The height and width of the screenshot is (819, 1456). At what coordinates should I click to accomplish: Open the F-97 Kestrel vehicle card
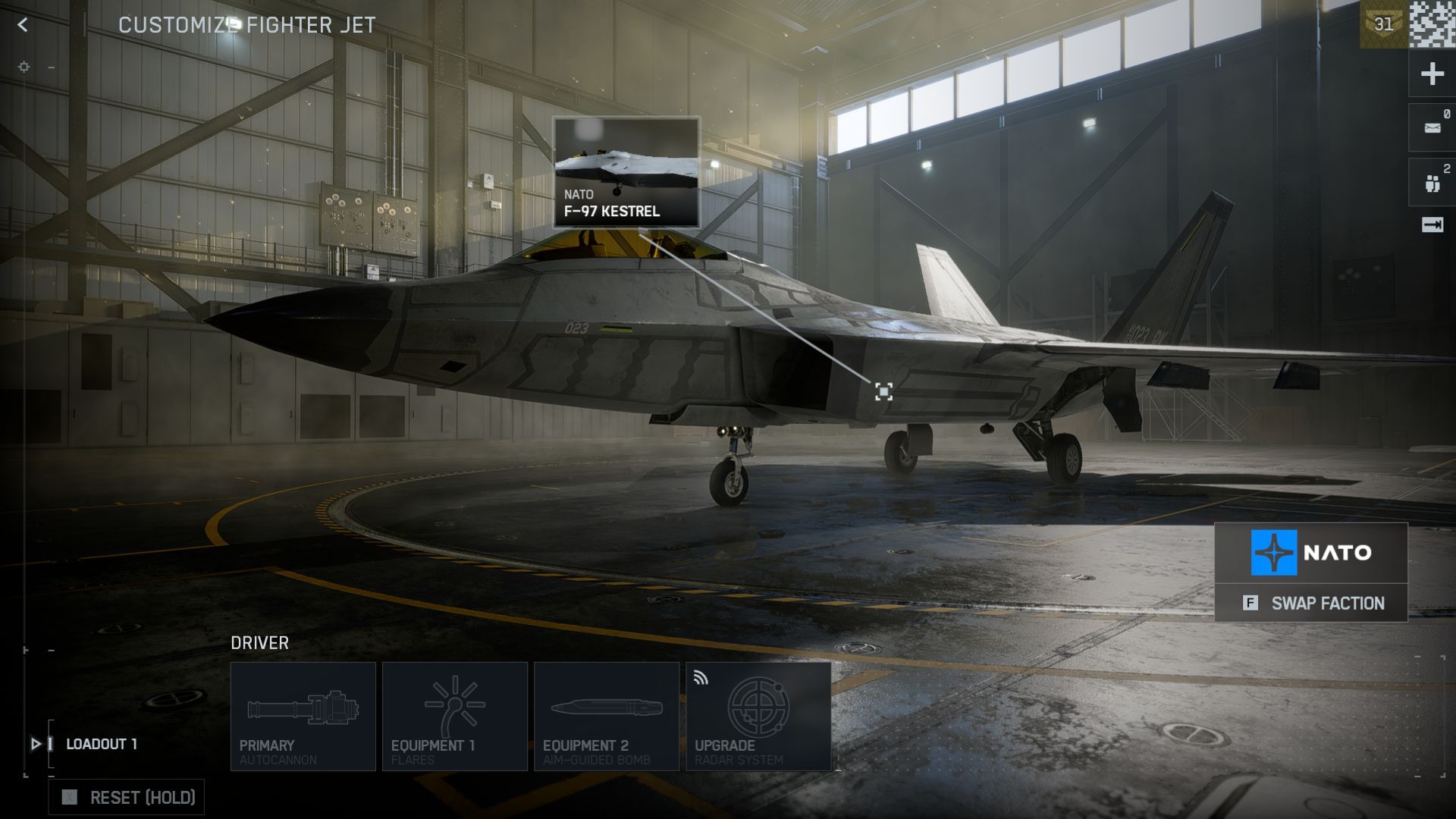[x=626, y=172]
